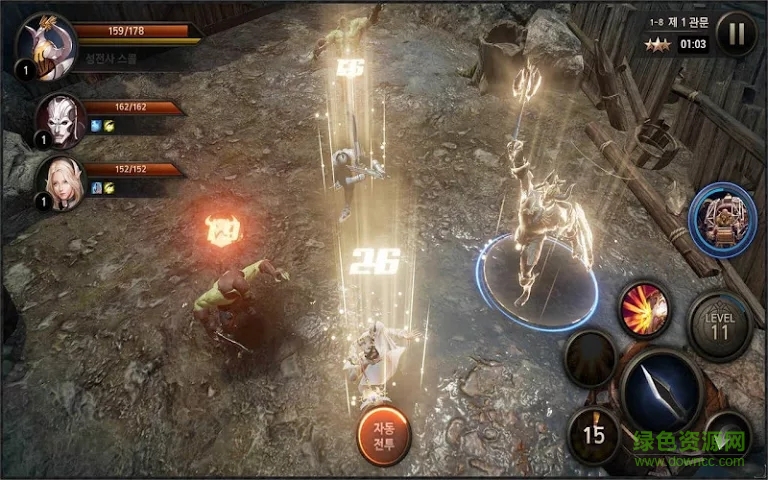Select the armored knight leader portrait

[x=46, y=45]
